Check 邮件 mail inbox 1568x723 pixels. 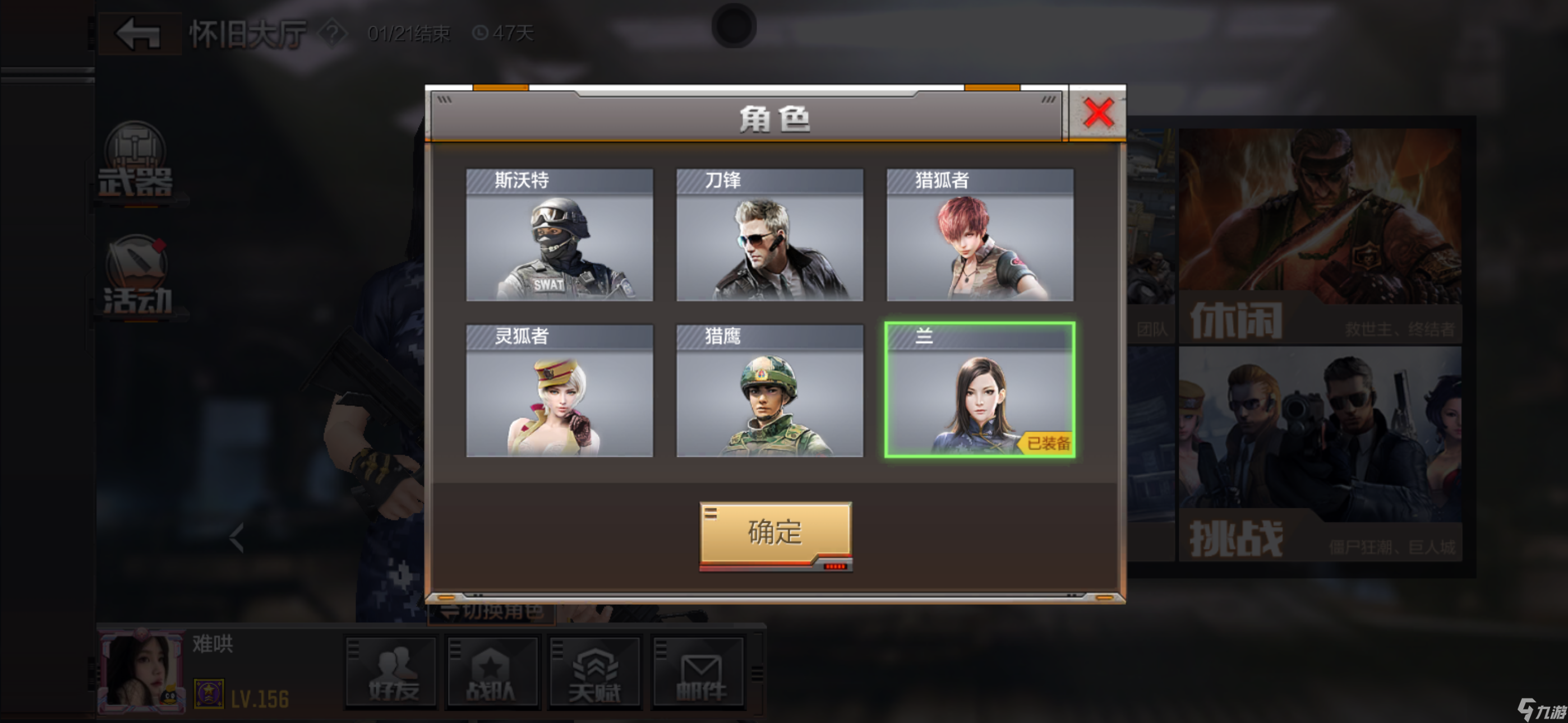[698, 673]
